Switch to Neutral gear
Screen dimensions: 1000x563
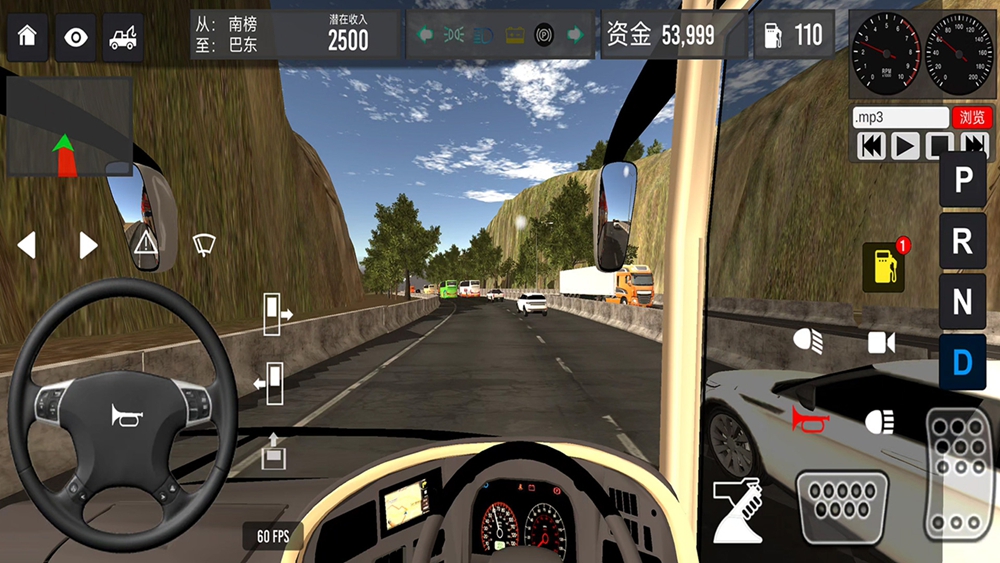tap(963, 301)
